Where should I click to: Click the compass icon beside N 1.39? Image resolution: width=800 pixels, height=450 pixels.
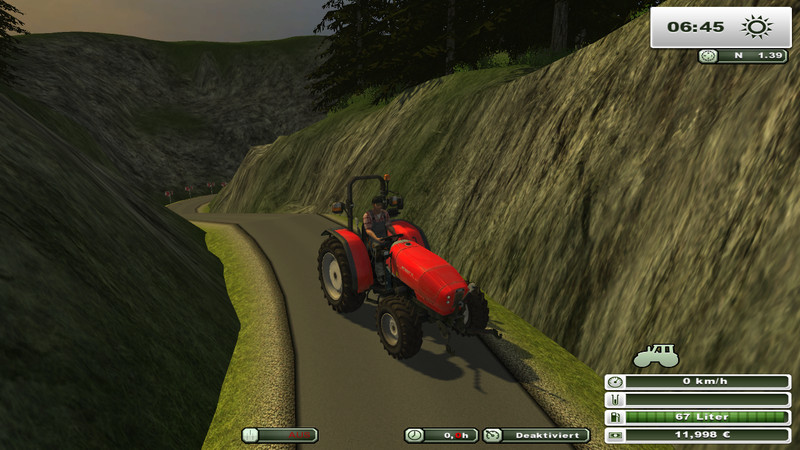(709, 56)
